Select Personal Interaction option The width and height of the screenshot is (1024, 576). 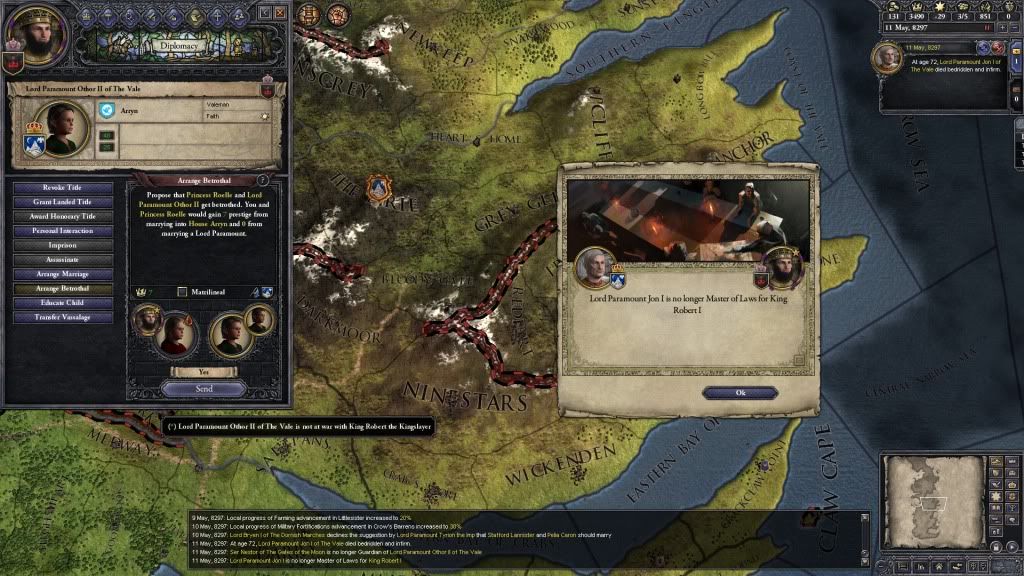click(62, 231)
